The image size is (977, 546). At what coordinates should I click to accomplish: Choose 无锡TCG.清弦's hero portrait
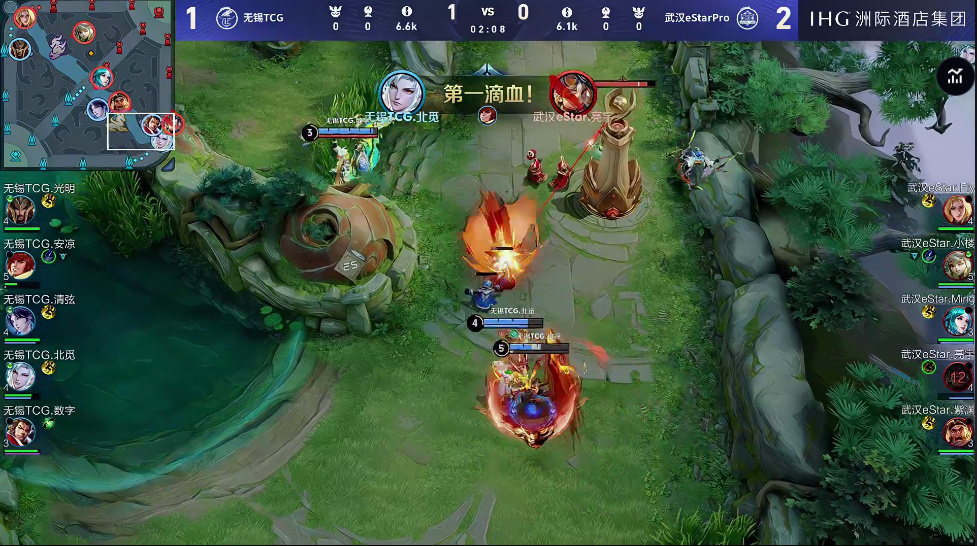(x=20, y=320)
